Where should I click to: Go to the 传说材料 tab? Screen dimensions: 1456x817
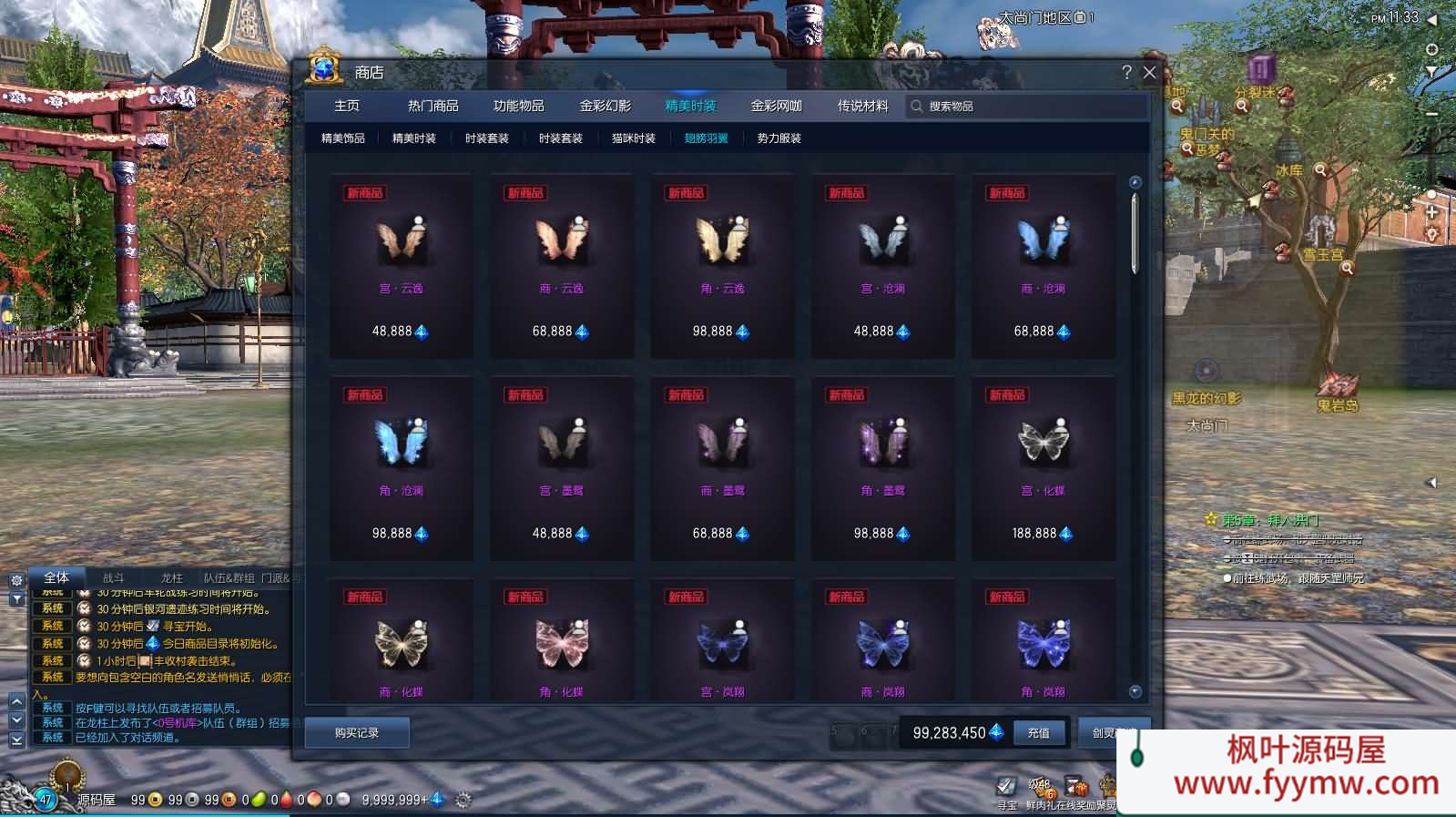[x=862, y=107]
